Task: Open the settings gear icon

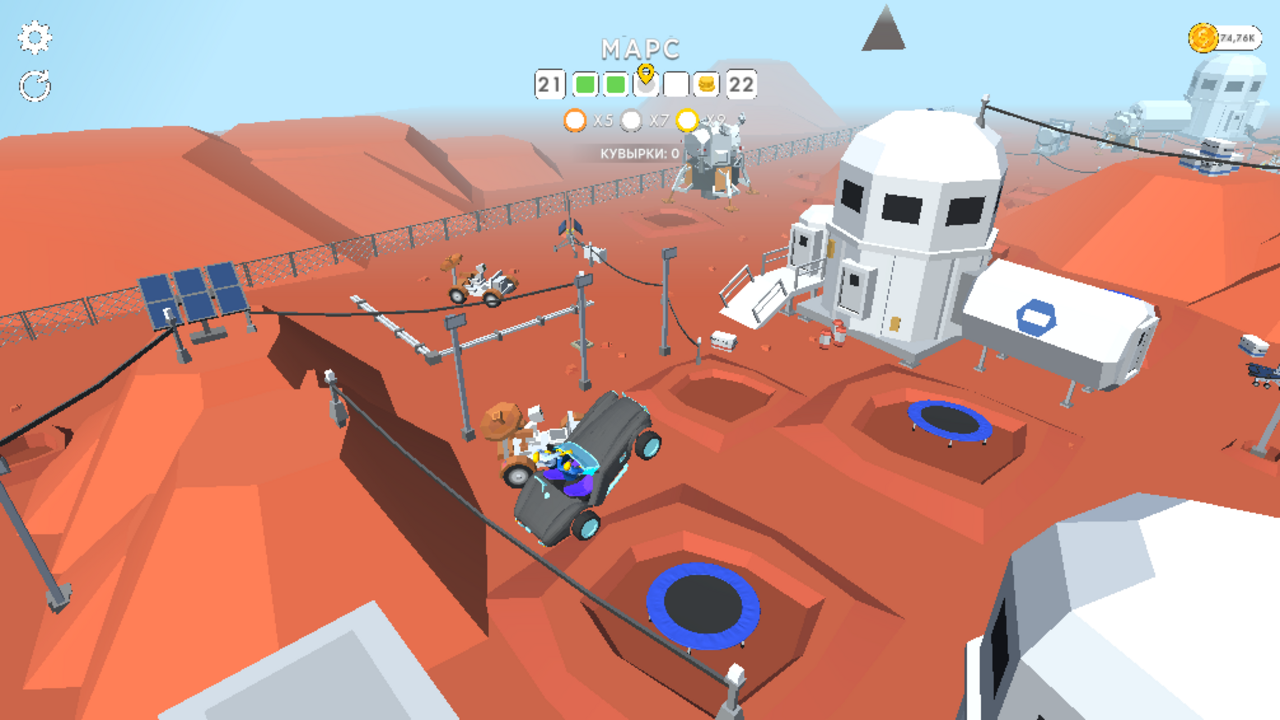Action: [x=35, y=38]
